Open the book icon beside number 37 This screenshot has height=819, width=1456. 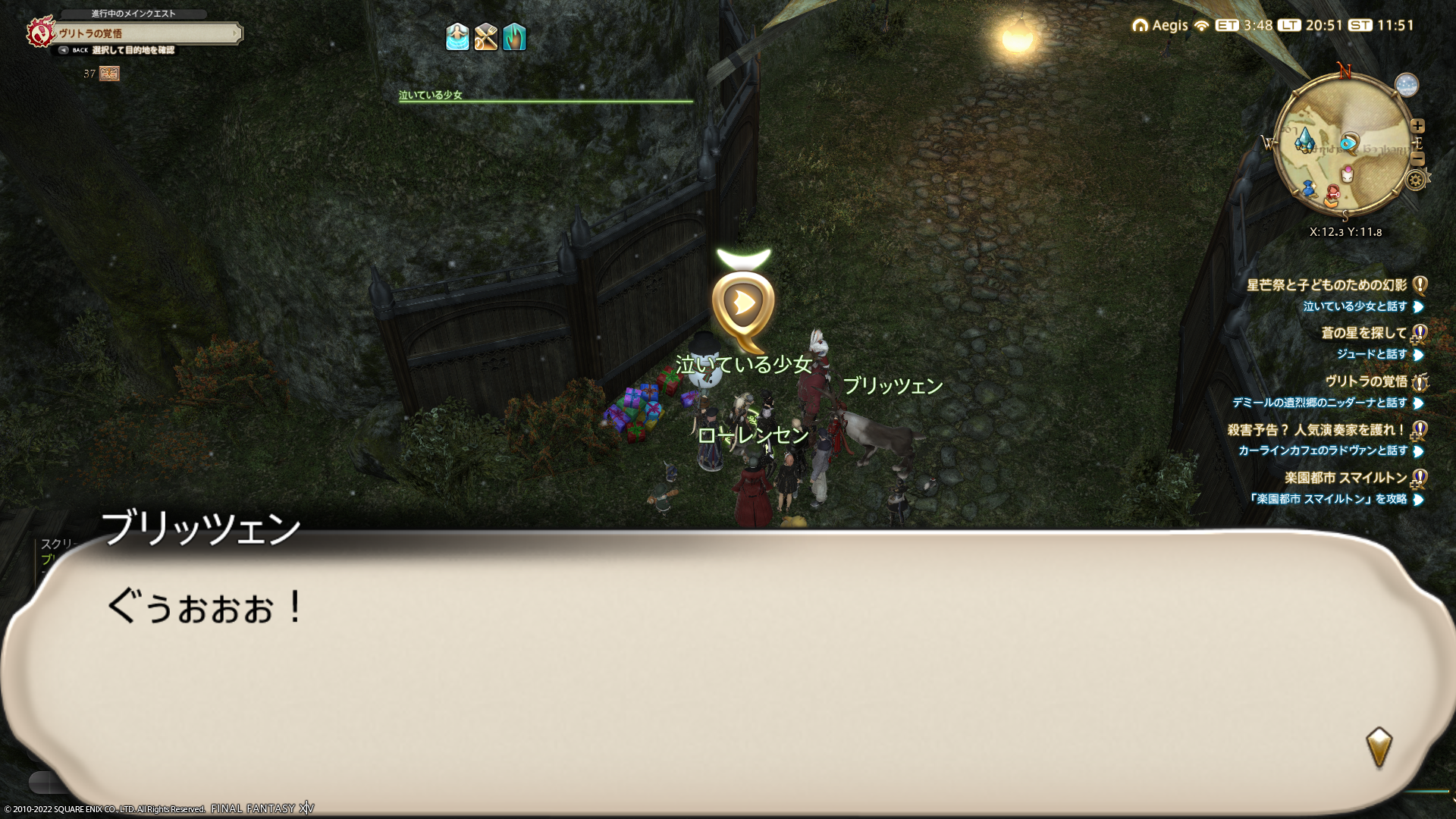109,74
